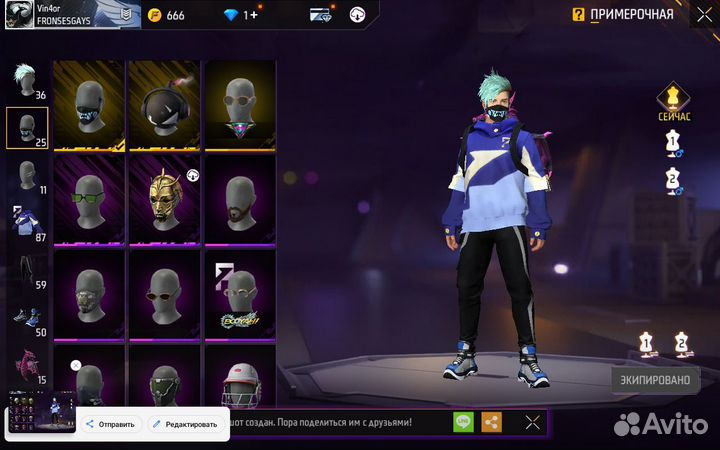Equip the brown beard face item

[x=240, y=197]
